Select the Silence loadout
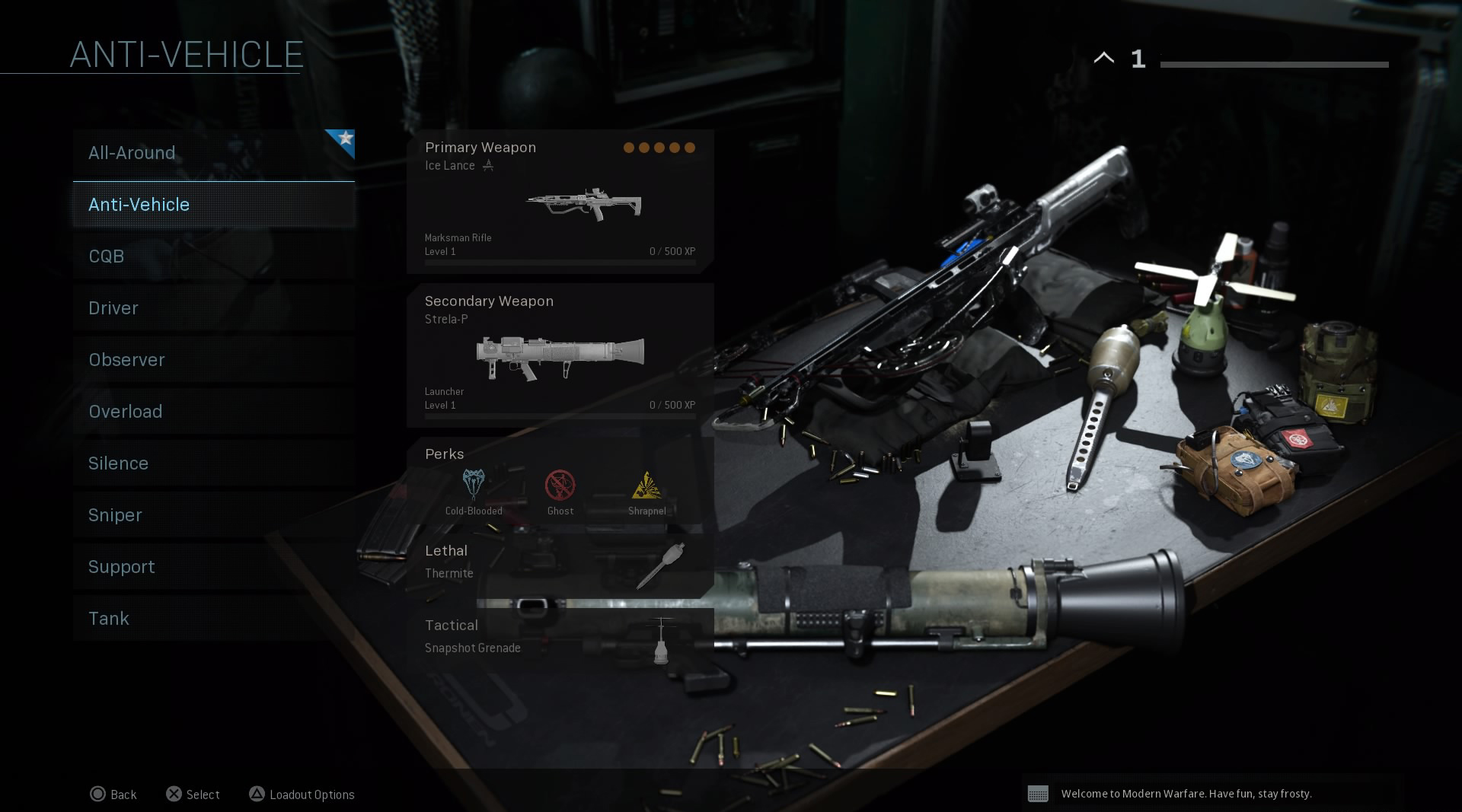This screenshot has width=1462, height=812. [x=213, y=463]
